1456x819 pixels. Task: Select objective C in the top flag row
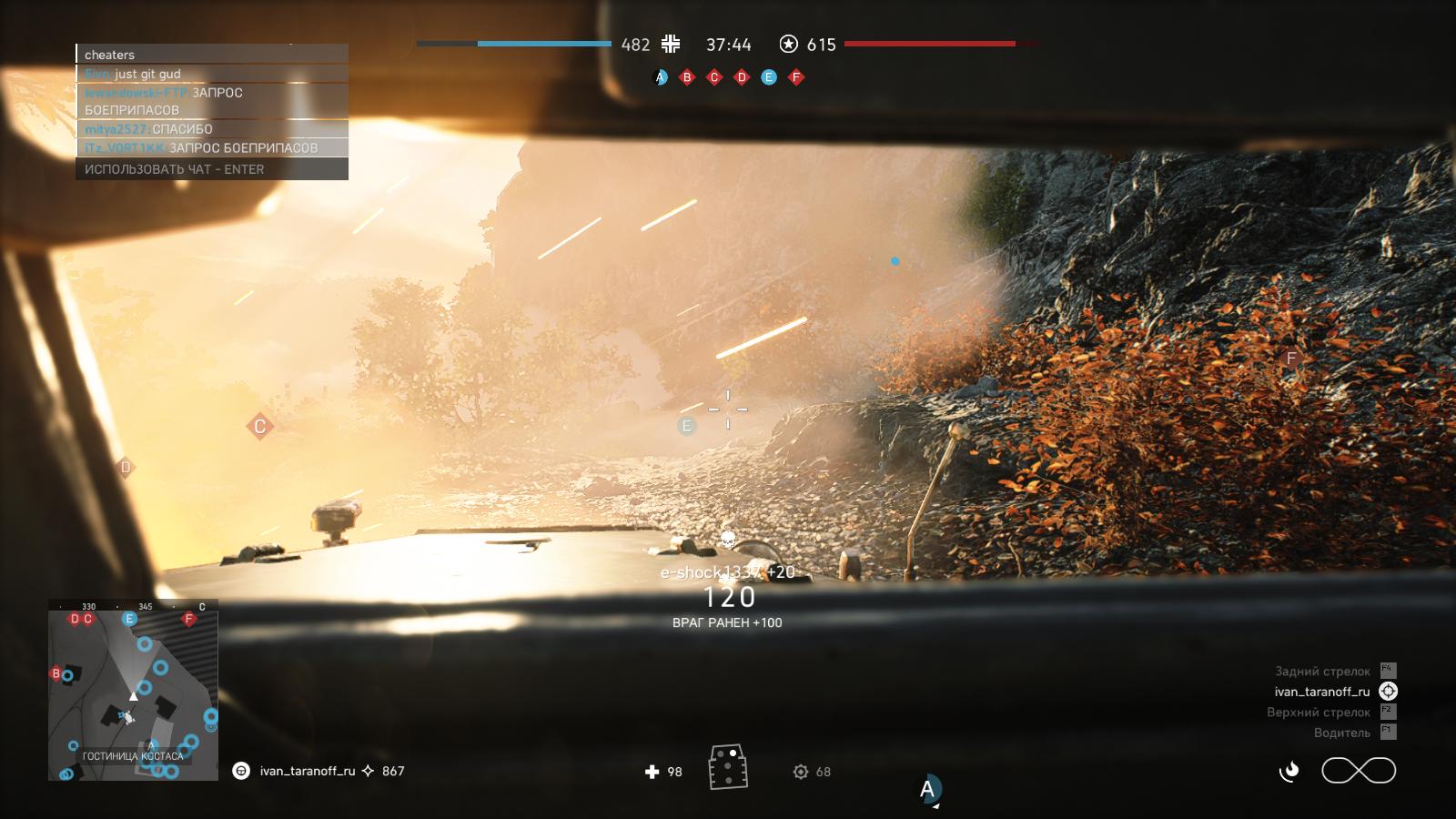point(714,77)
